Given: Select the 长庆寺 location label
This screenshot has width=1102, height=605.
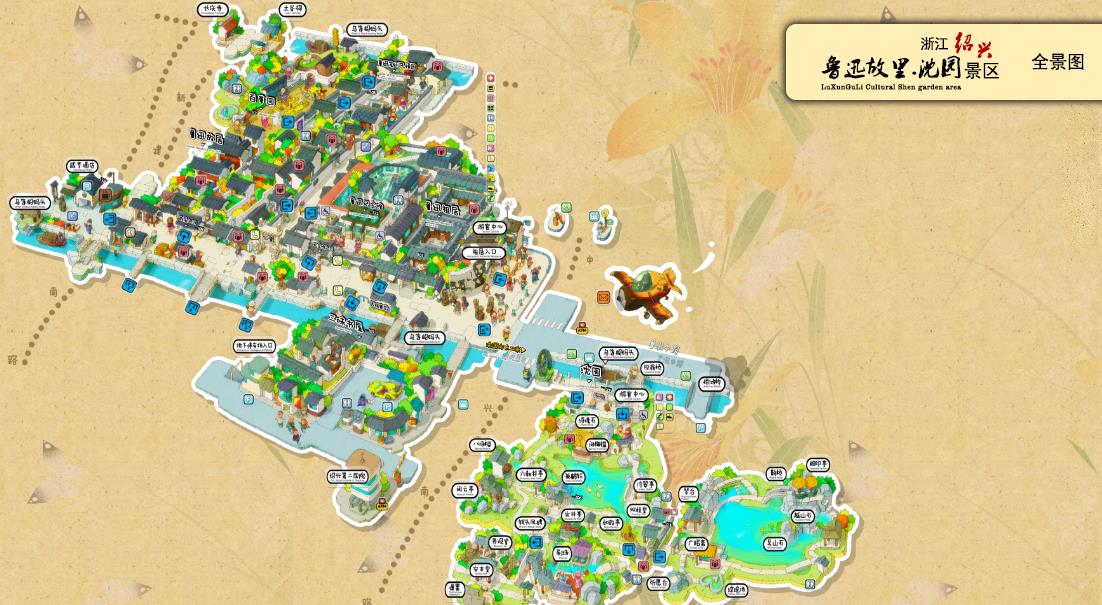Looking at the screenshot, I should (210, 9).
